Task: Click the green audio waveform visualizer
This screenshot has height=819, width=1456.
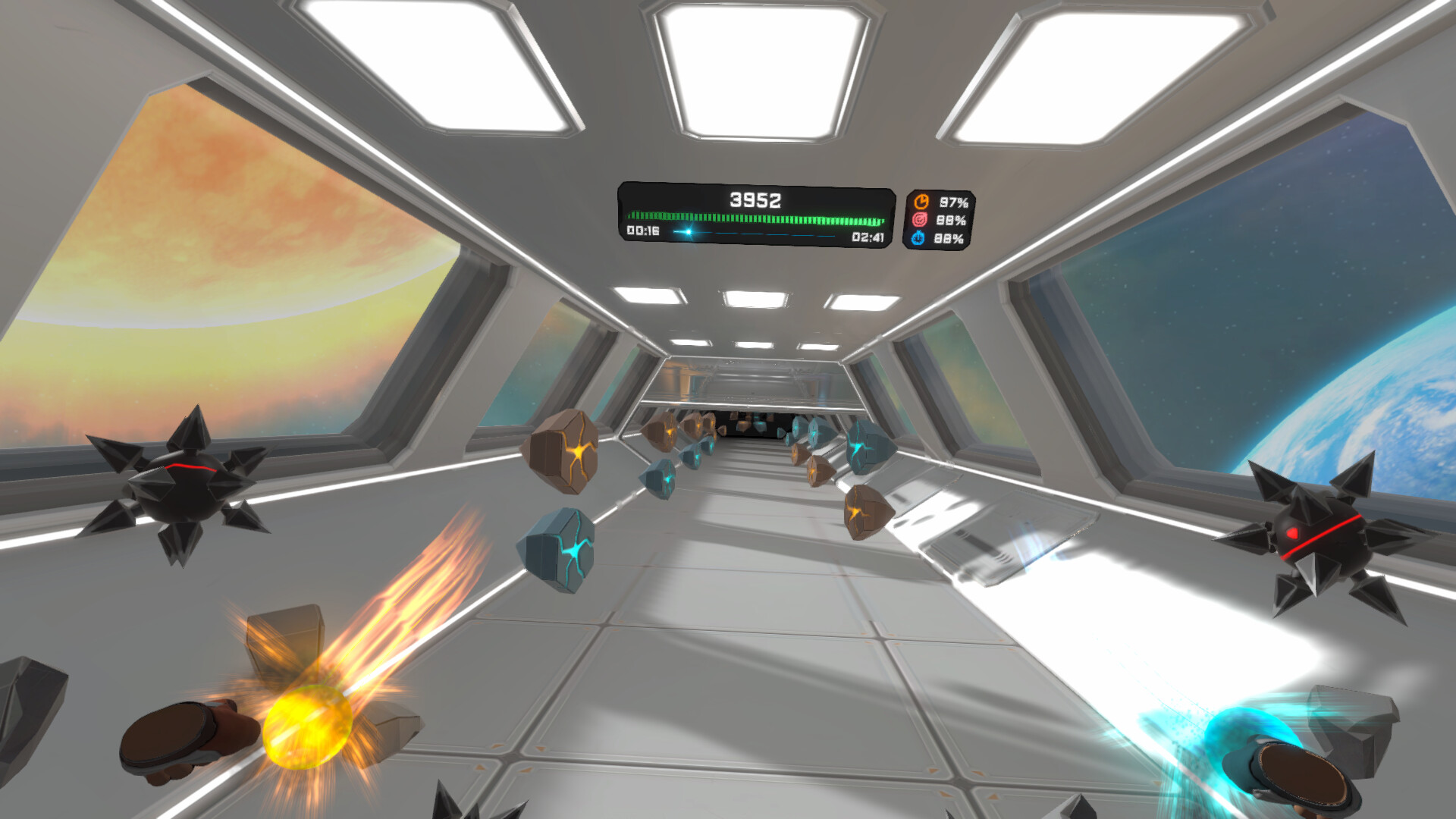Action: coord(755,217)
